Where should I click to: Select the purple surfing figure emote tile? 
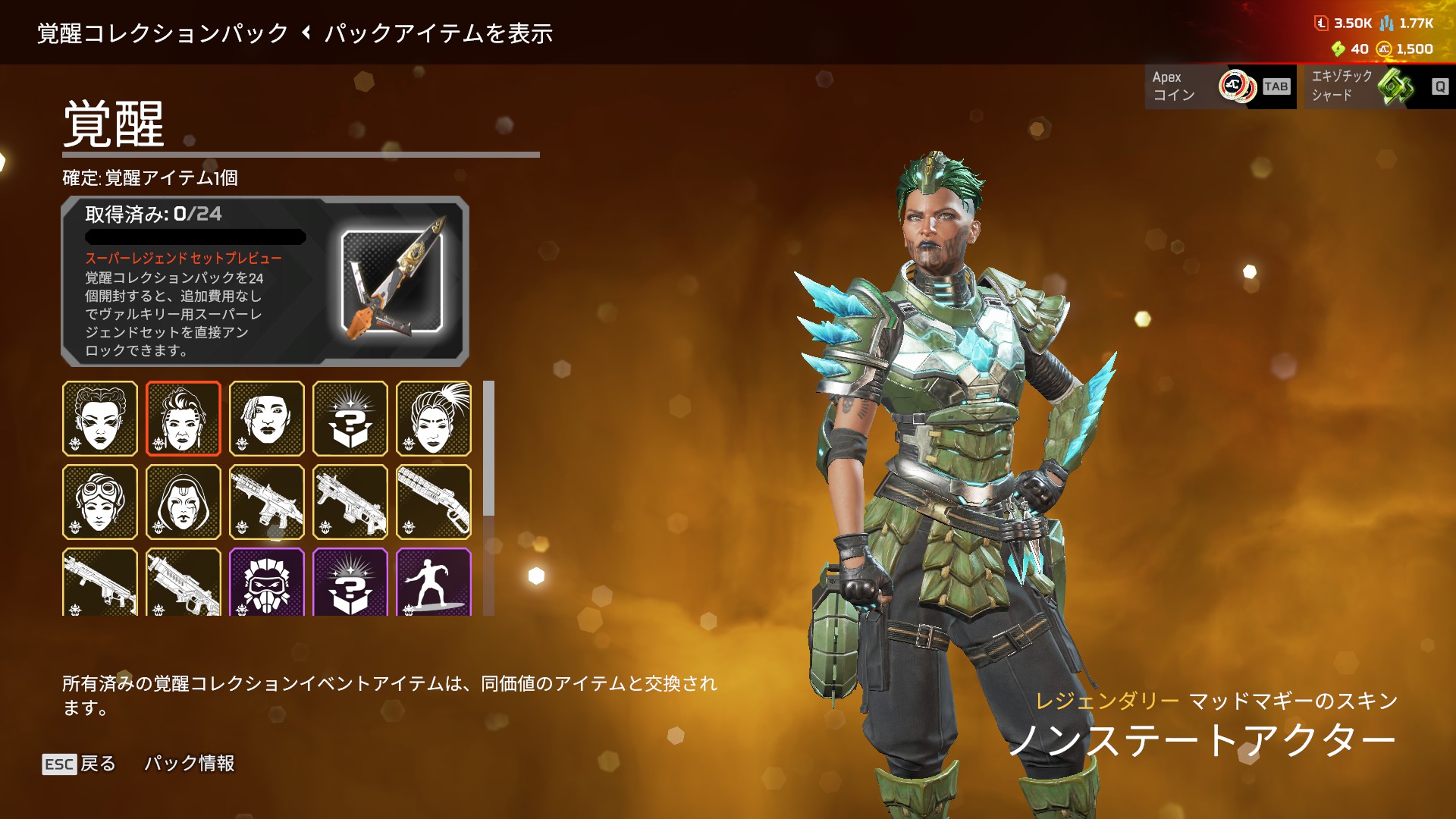(434, 582)
